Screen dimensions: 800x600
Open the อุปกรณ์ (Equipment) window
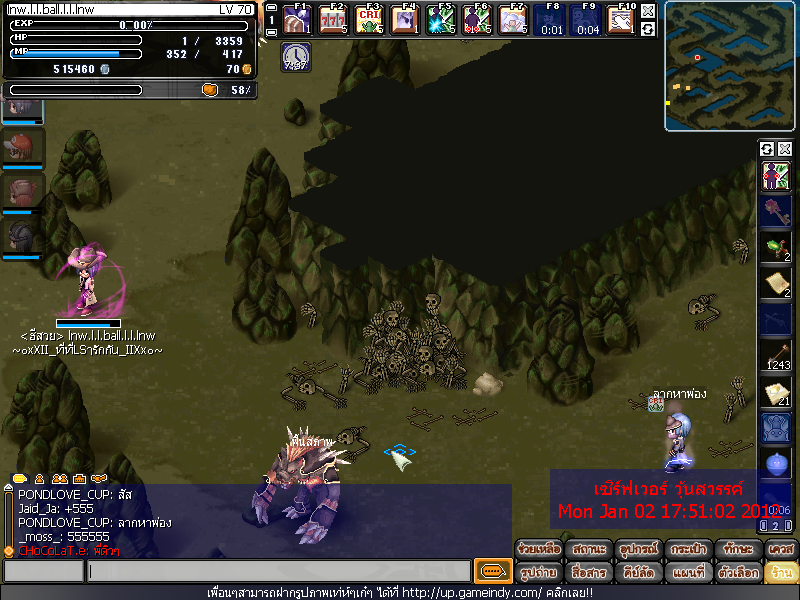pyautogui.click(x=637, y=550)
